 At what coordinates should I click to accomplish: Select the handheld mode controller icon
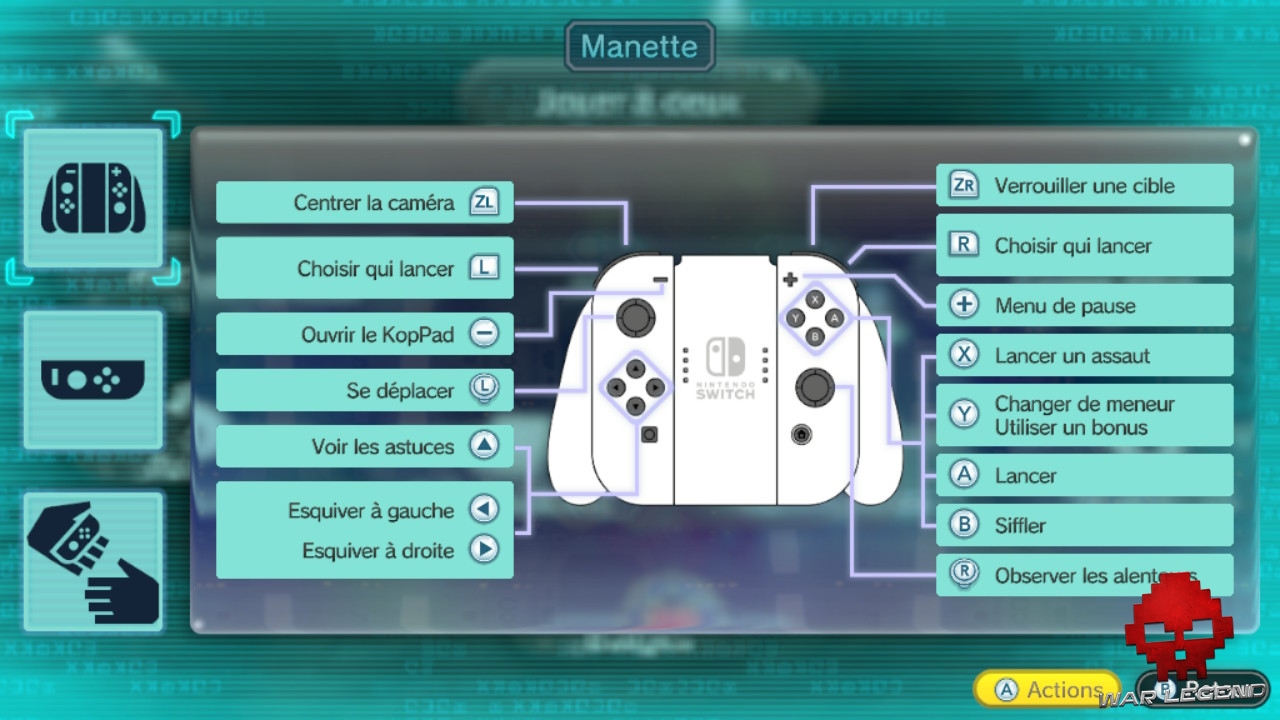(x=93, y=380)
